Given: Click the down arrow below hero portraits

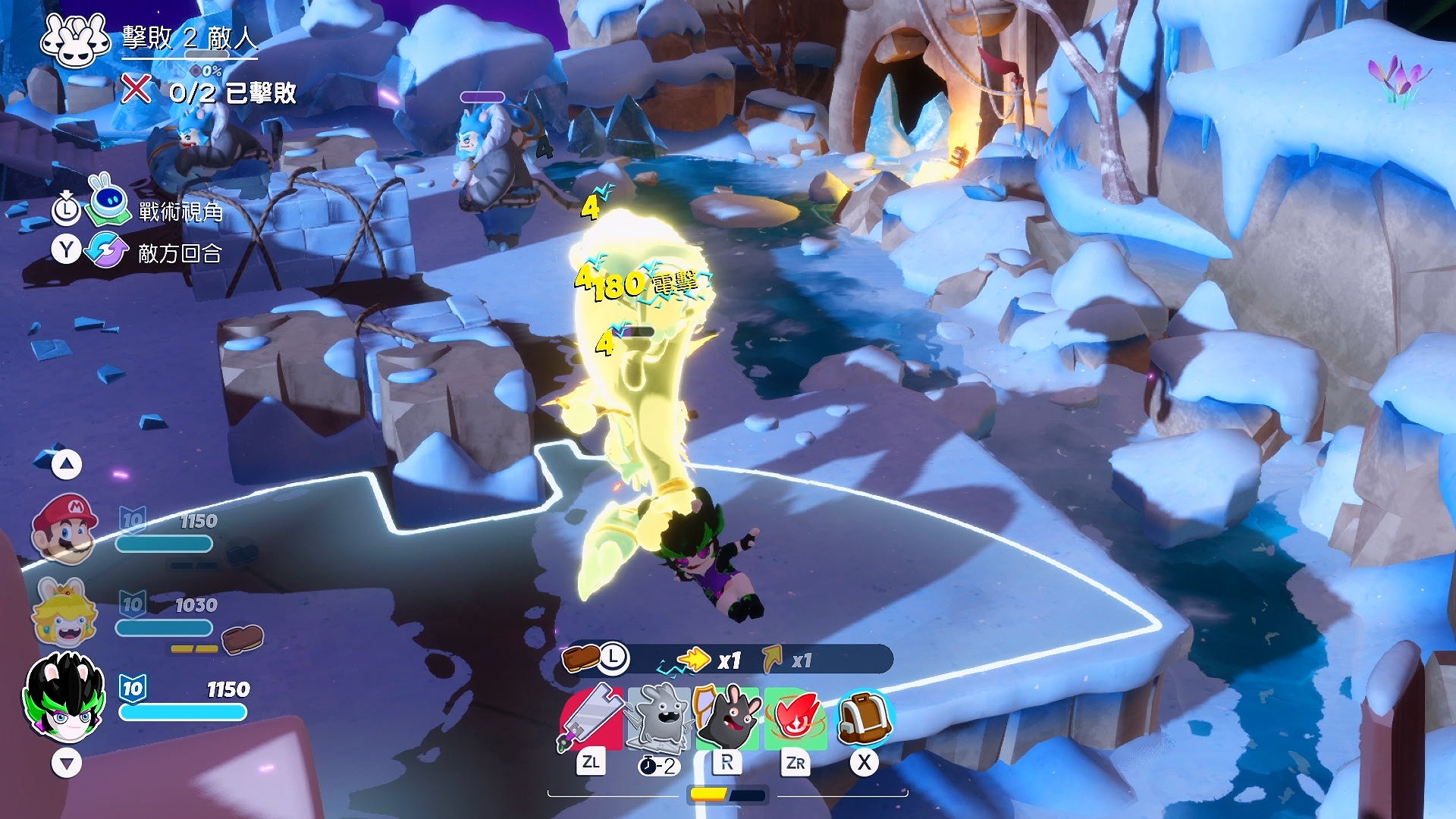Looking at the screenshot, I should tap(67, 763).
